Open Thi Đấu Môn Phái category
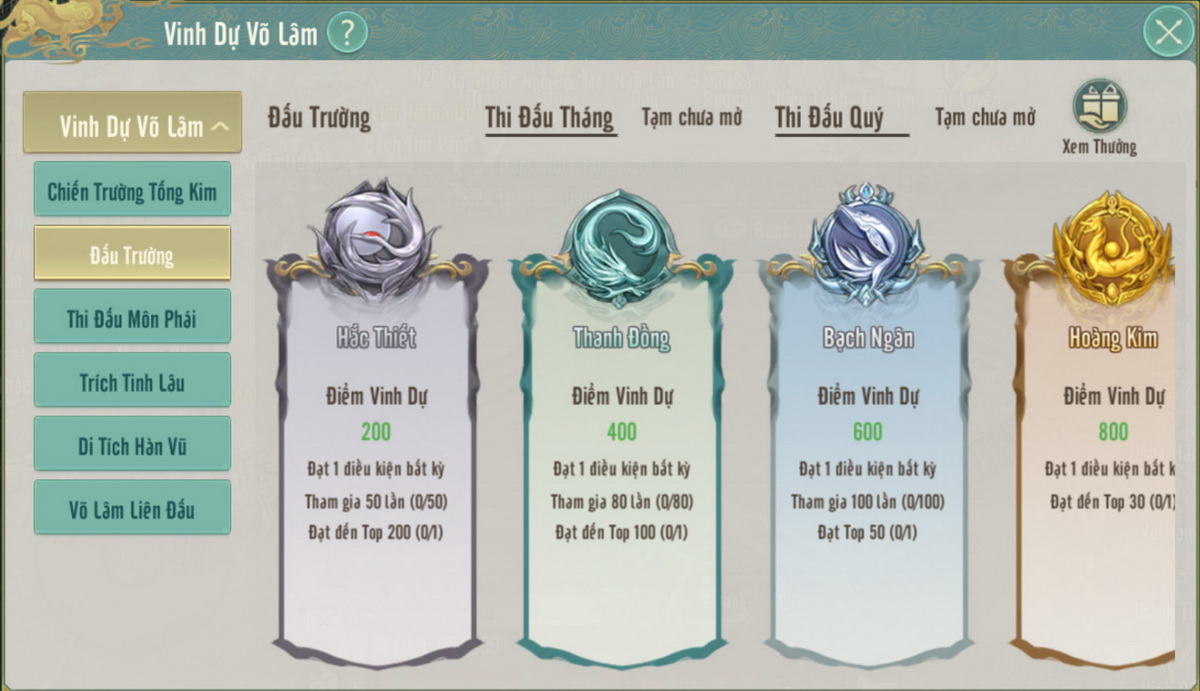Image resolution: width=1200 pixels, height=691 pixels. tap(132, 318)
